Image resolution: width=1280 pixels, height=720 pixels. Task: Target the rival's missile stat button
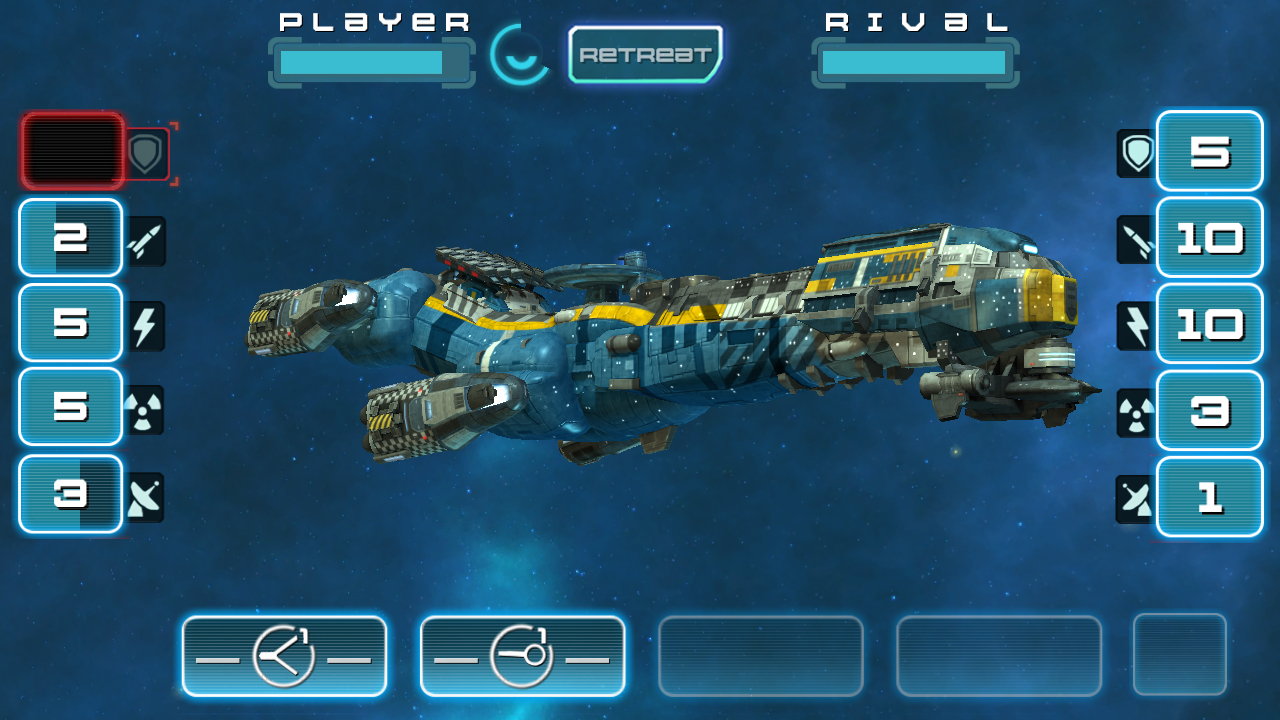(1209, 238)
